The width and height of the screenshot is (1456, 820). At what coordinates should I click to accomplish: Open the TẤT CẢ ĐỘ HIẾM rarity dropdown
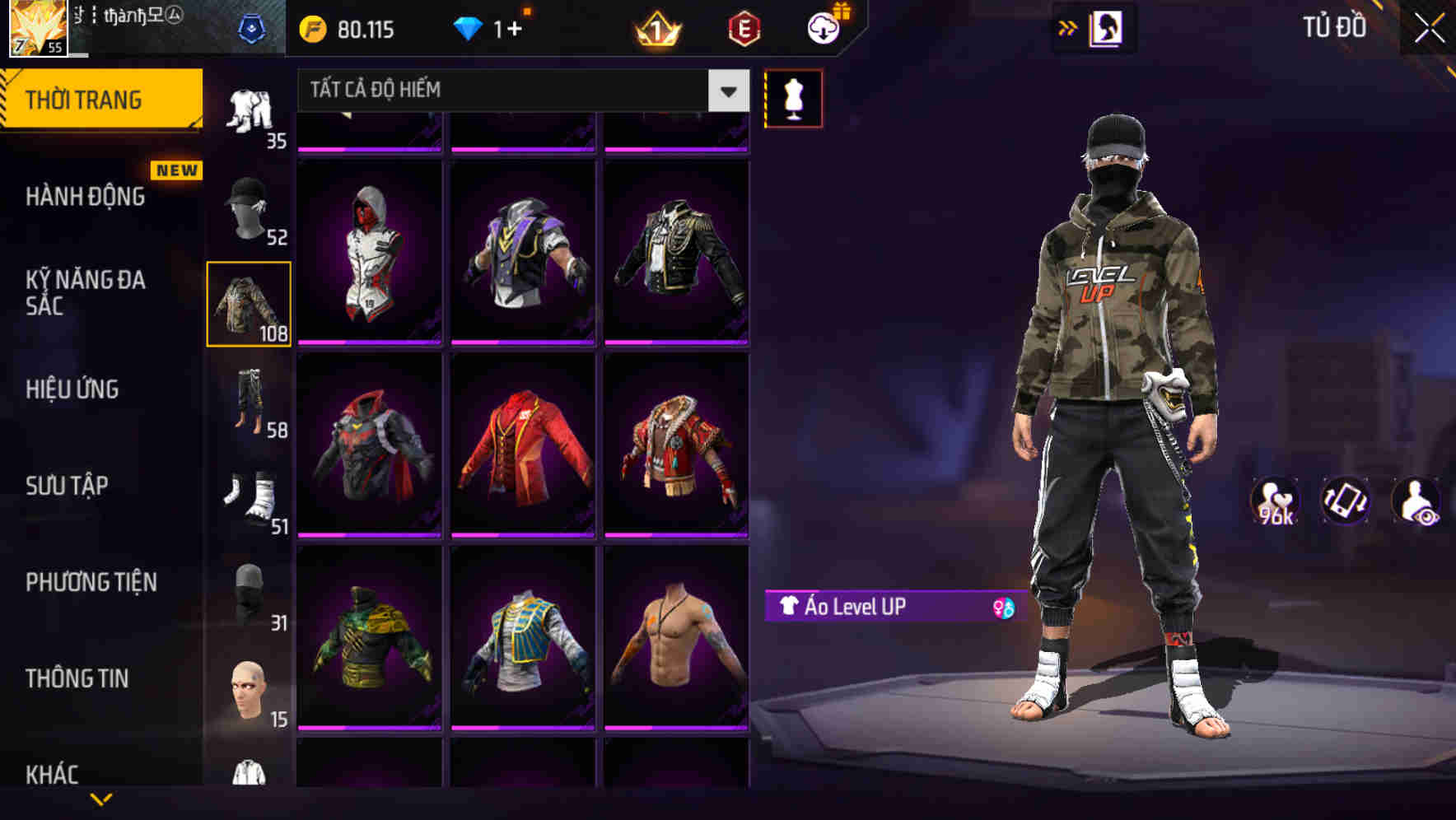tap(511, 91)
